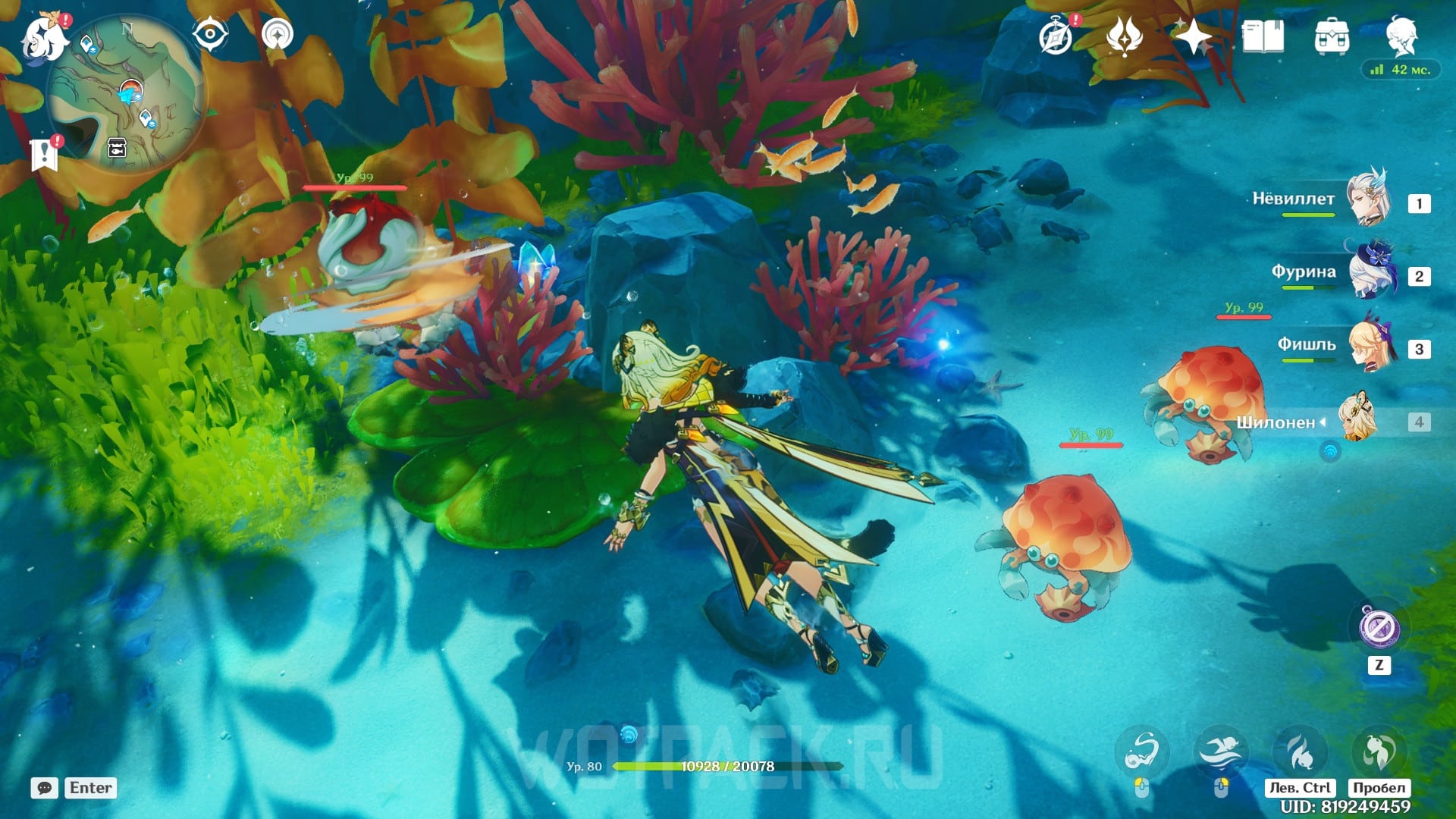The width and height of the screenshot is (1456, 819).
Task: Open the circular minimap
Action: click(x=125, y=95)
